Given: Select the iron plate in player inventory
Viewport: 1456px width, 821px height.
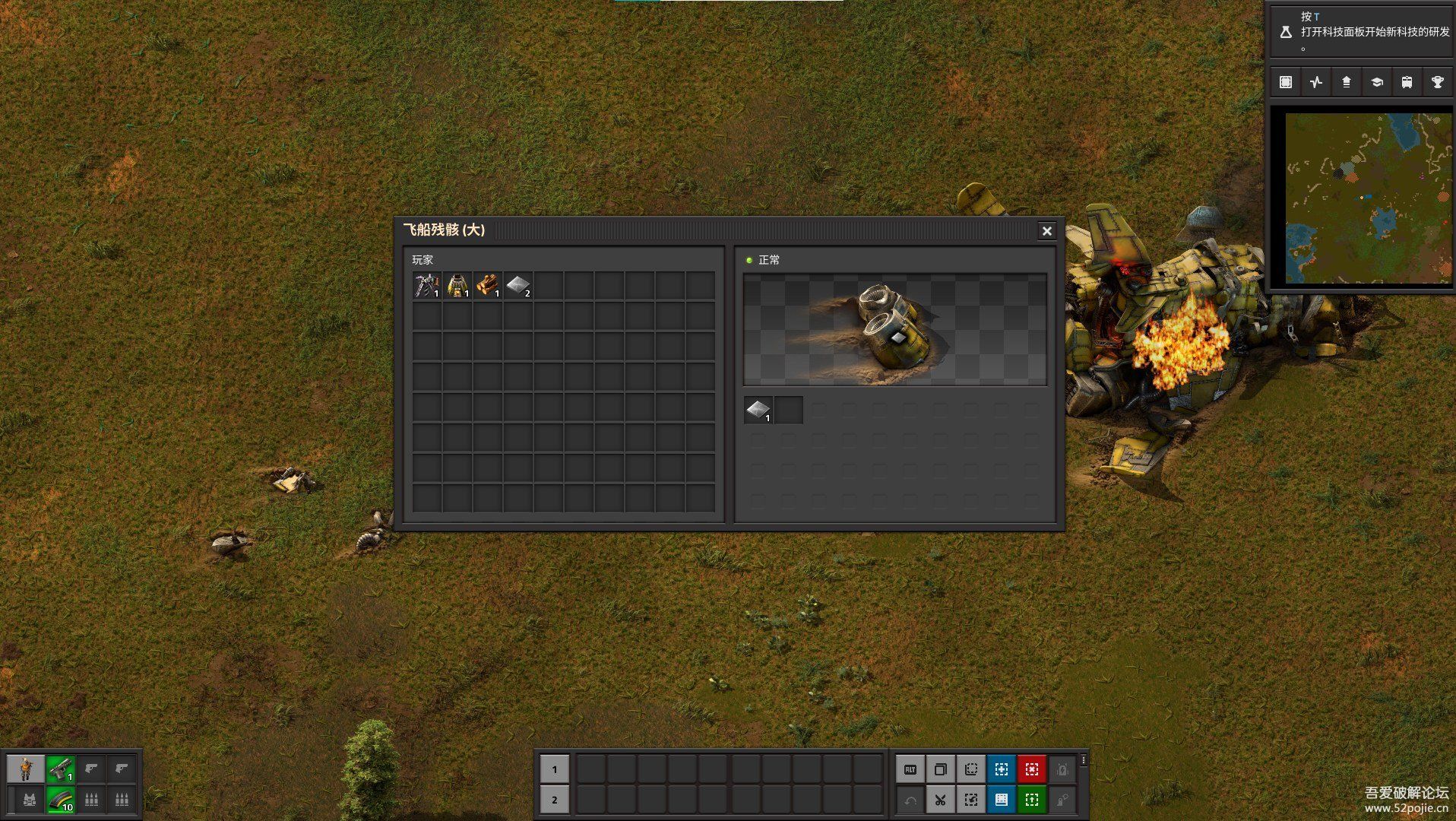Looking at the screenshot, I should (518, 286).
